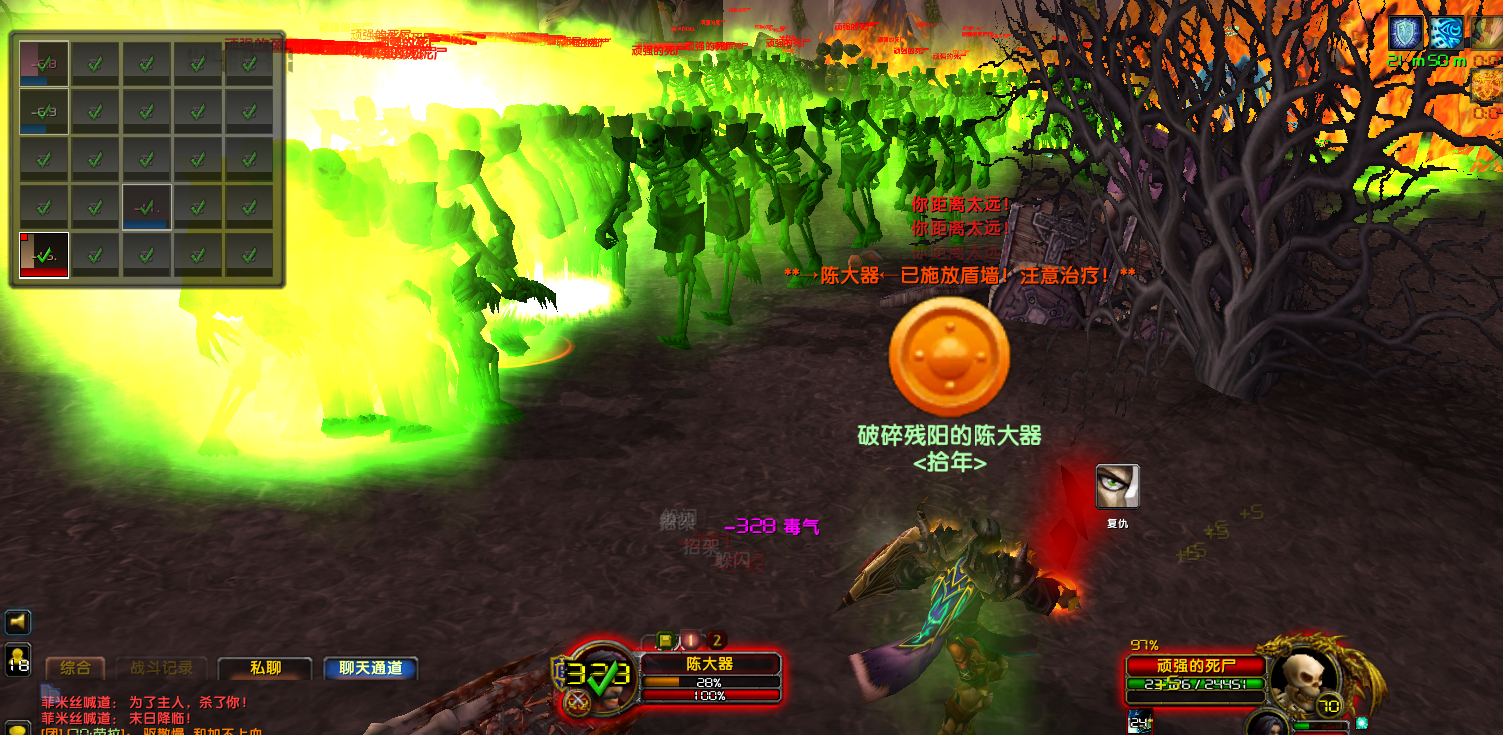Open the 战斗记录 combat log tab
Image resolution: width=1503 pixels, height=735 pixels.
click(x=162, y=667)
